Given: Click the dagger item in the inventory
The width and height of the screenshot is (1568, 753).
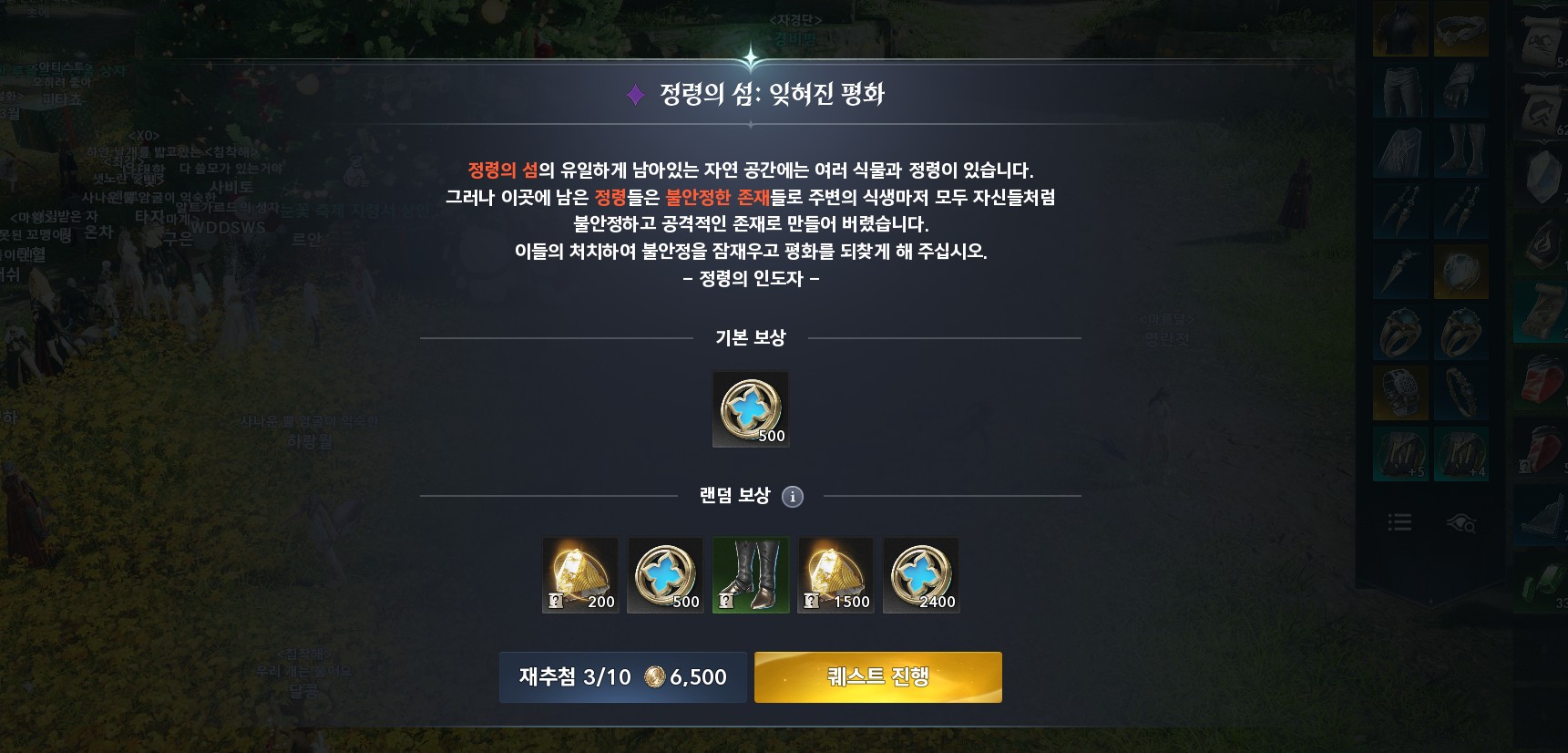Looking at the screenshot, I should click(1400, 270).
